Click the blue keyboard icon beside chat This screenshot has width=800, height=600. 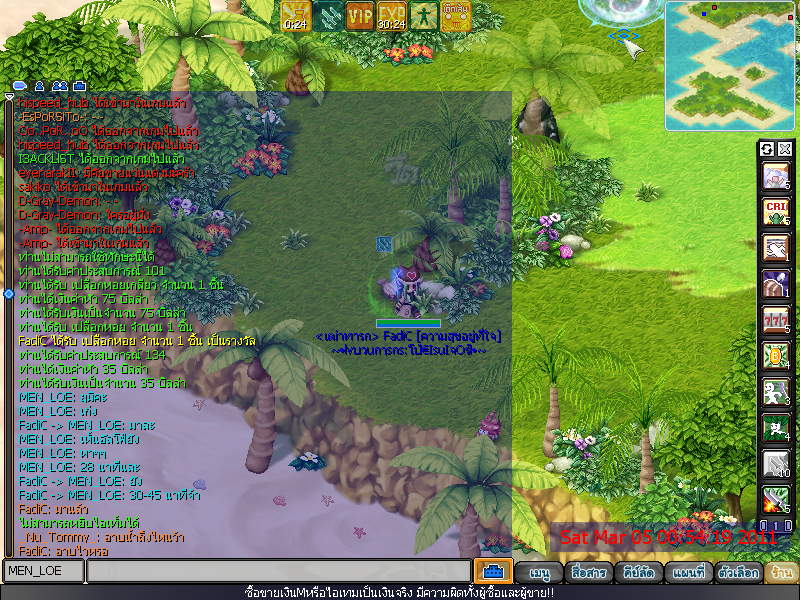(492, 571)
